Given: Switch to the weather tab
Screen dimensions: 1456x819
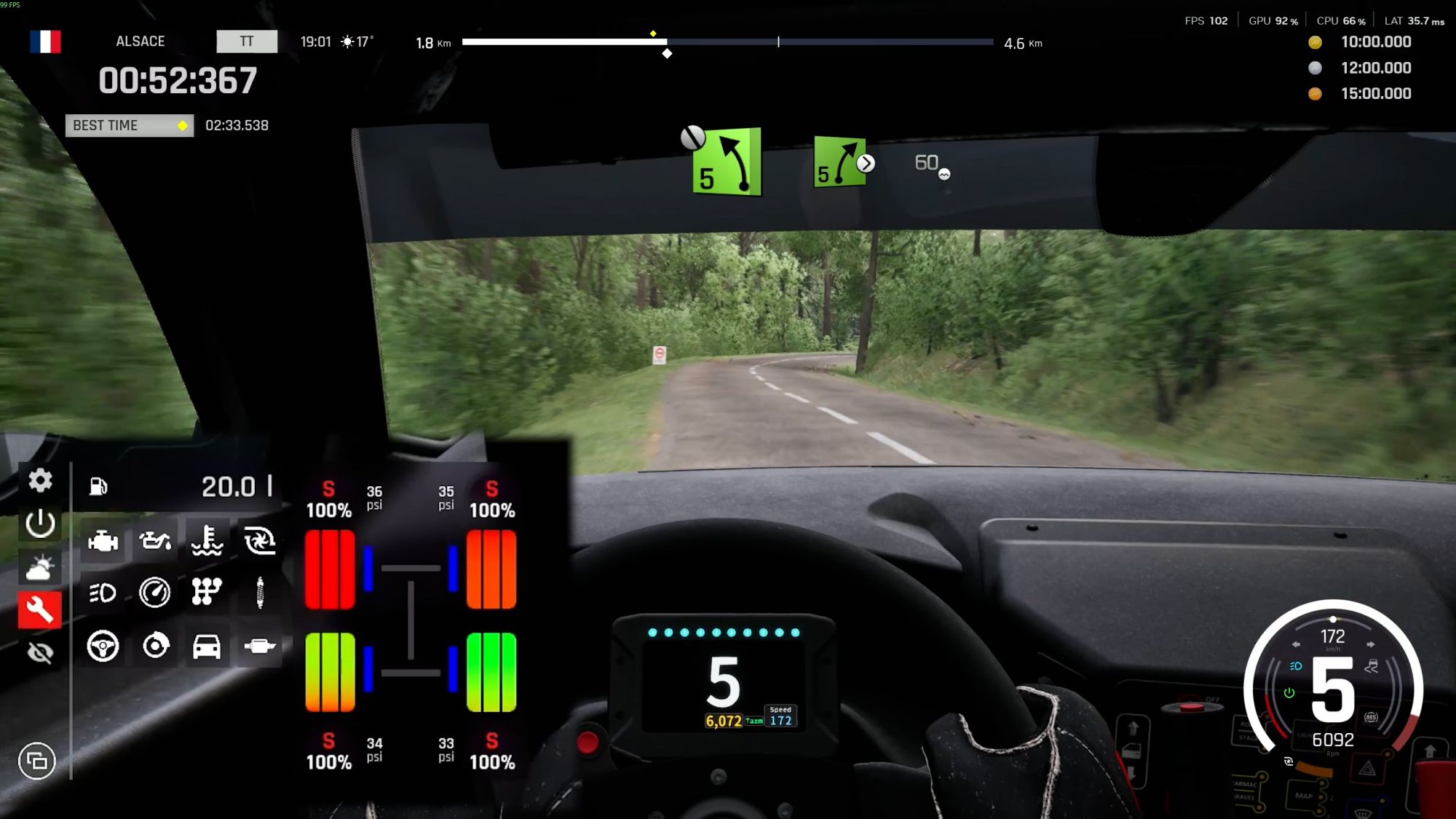Looking at the screenshot, I should pos(40,567).
